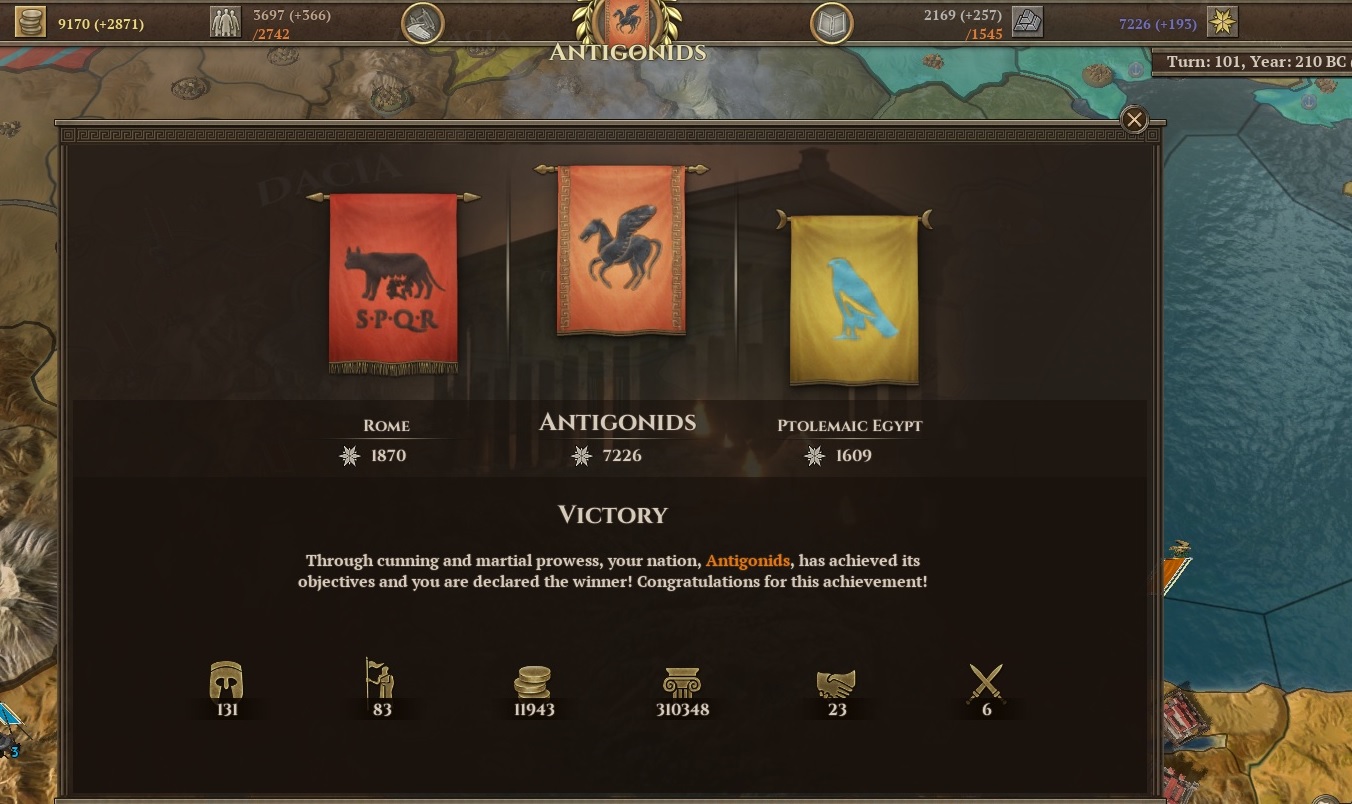The image size is (1352, 804).
Task: Click the helmet icon showing 131 battles
Action: 228,680
